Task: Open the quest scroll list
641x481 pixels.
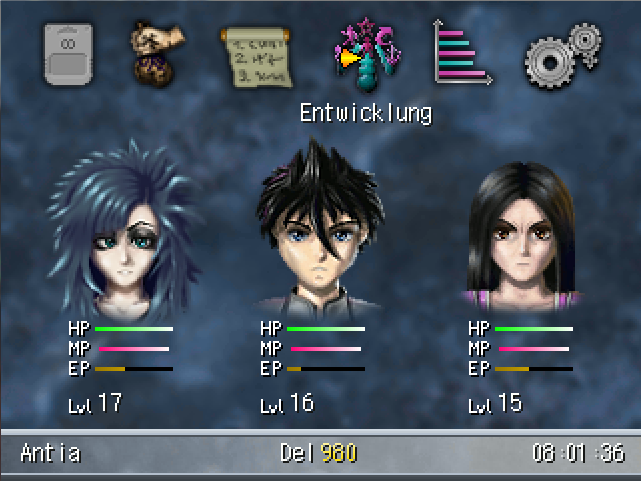Action: click(x=259, y=54)
